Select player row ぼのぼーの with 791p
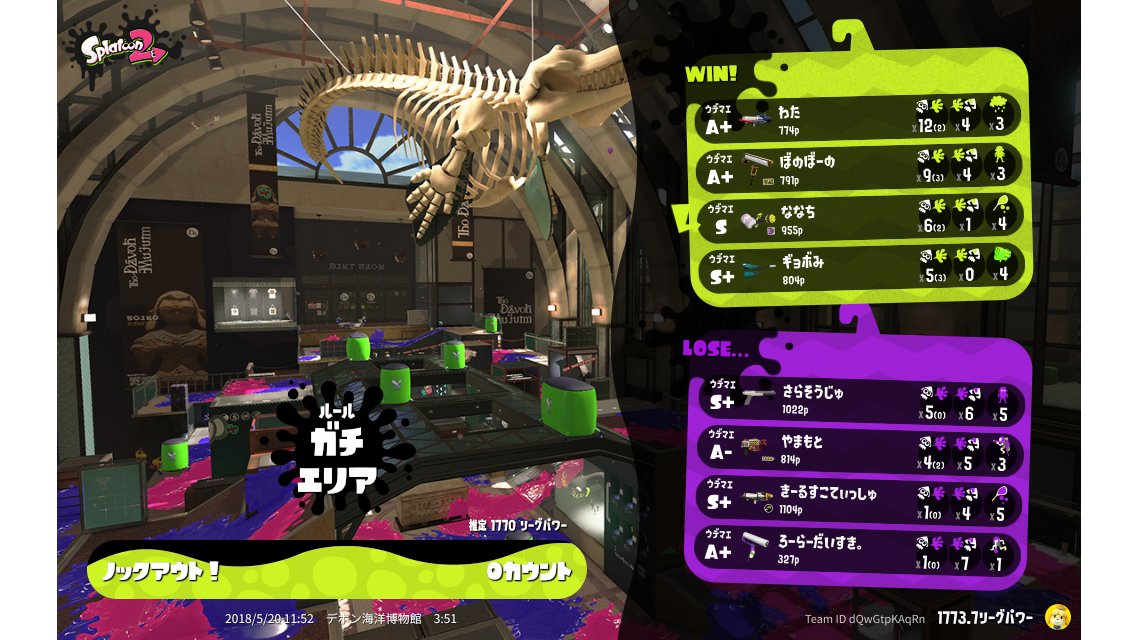1138x640 pixels. click(857, 166)
